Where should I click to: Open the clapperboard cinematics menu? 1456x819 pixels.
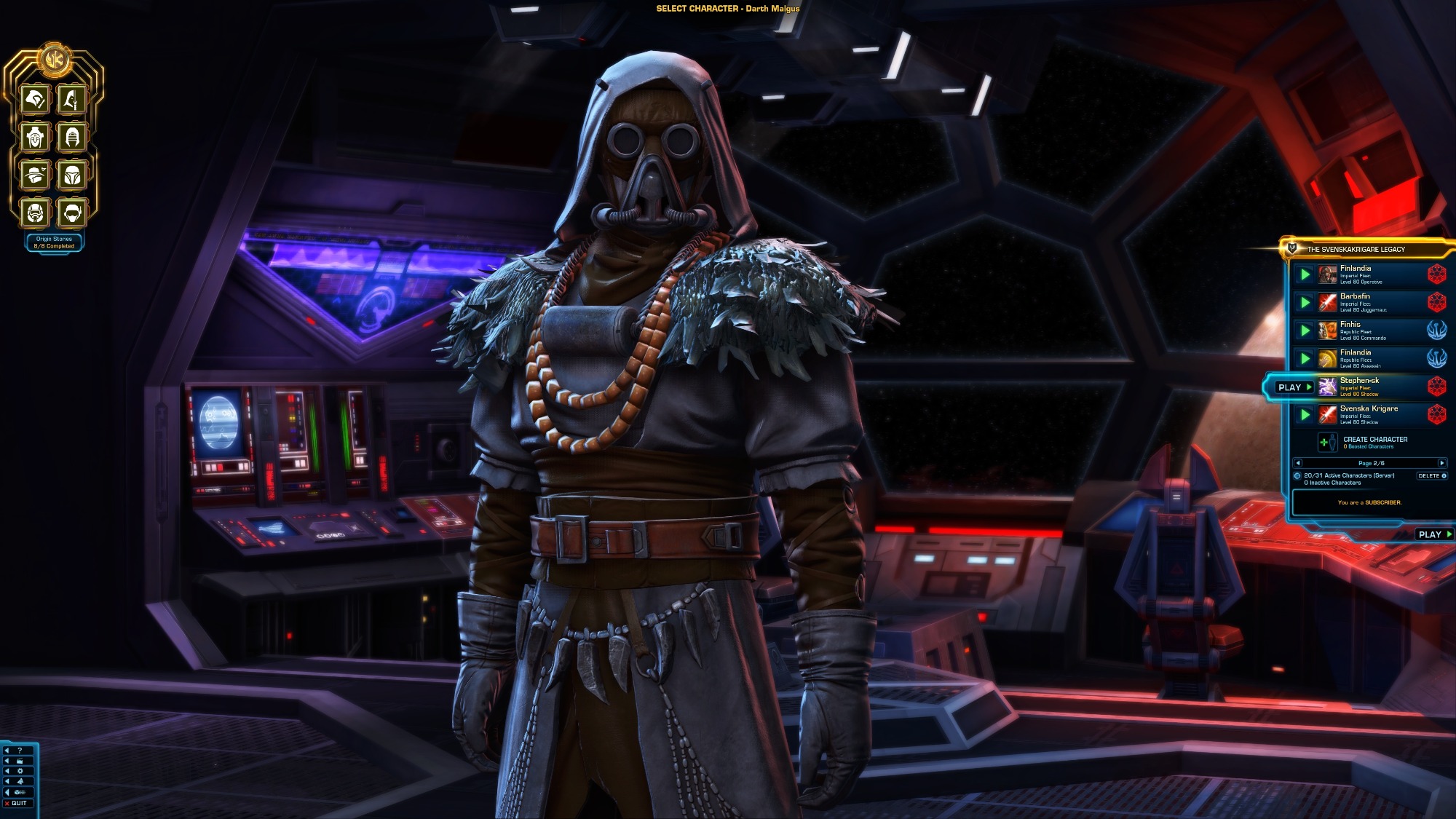tap(20, 761)
